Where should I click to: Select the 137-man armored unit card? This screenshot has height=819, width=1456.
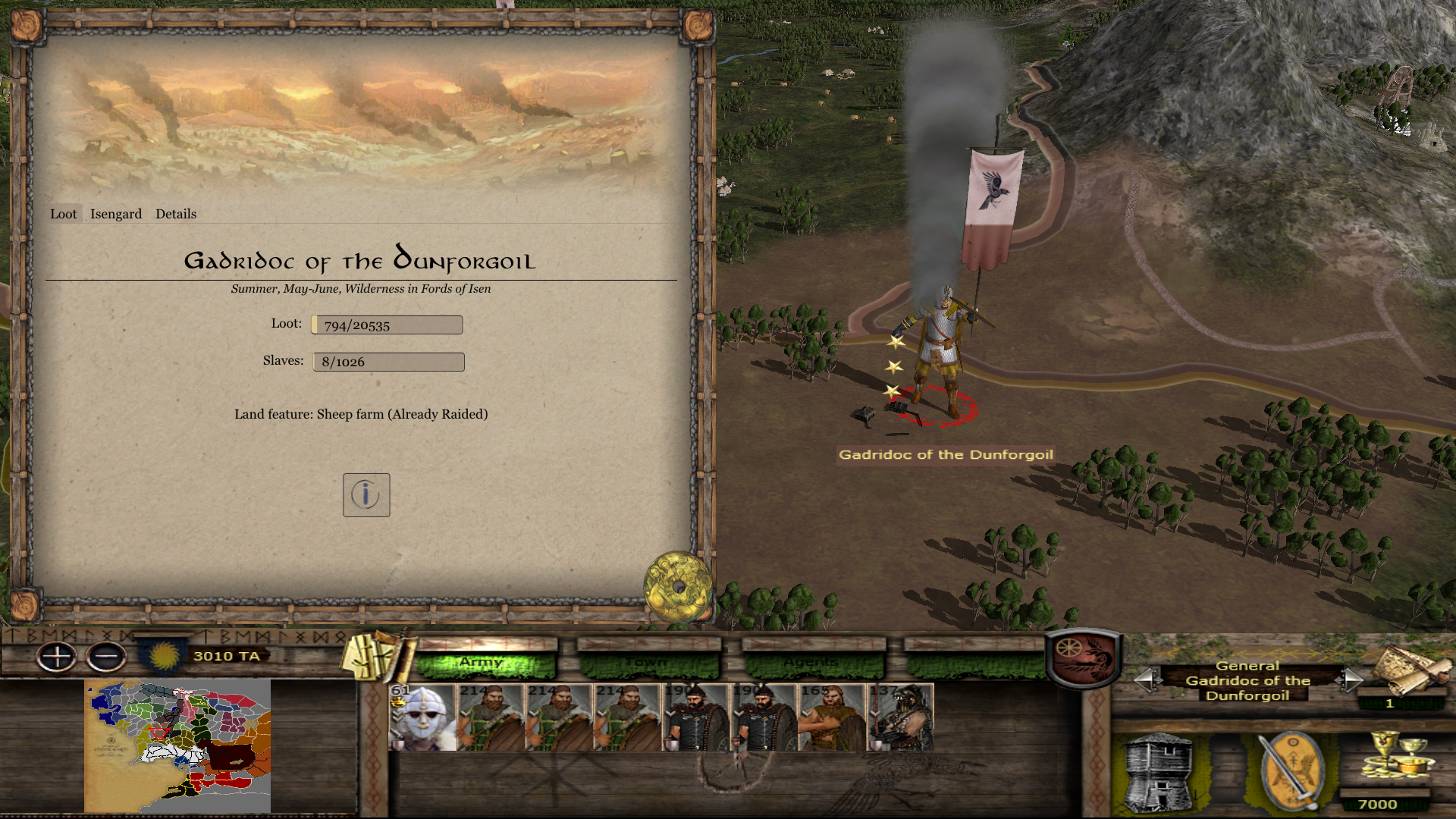tap(900, 717)
